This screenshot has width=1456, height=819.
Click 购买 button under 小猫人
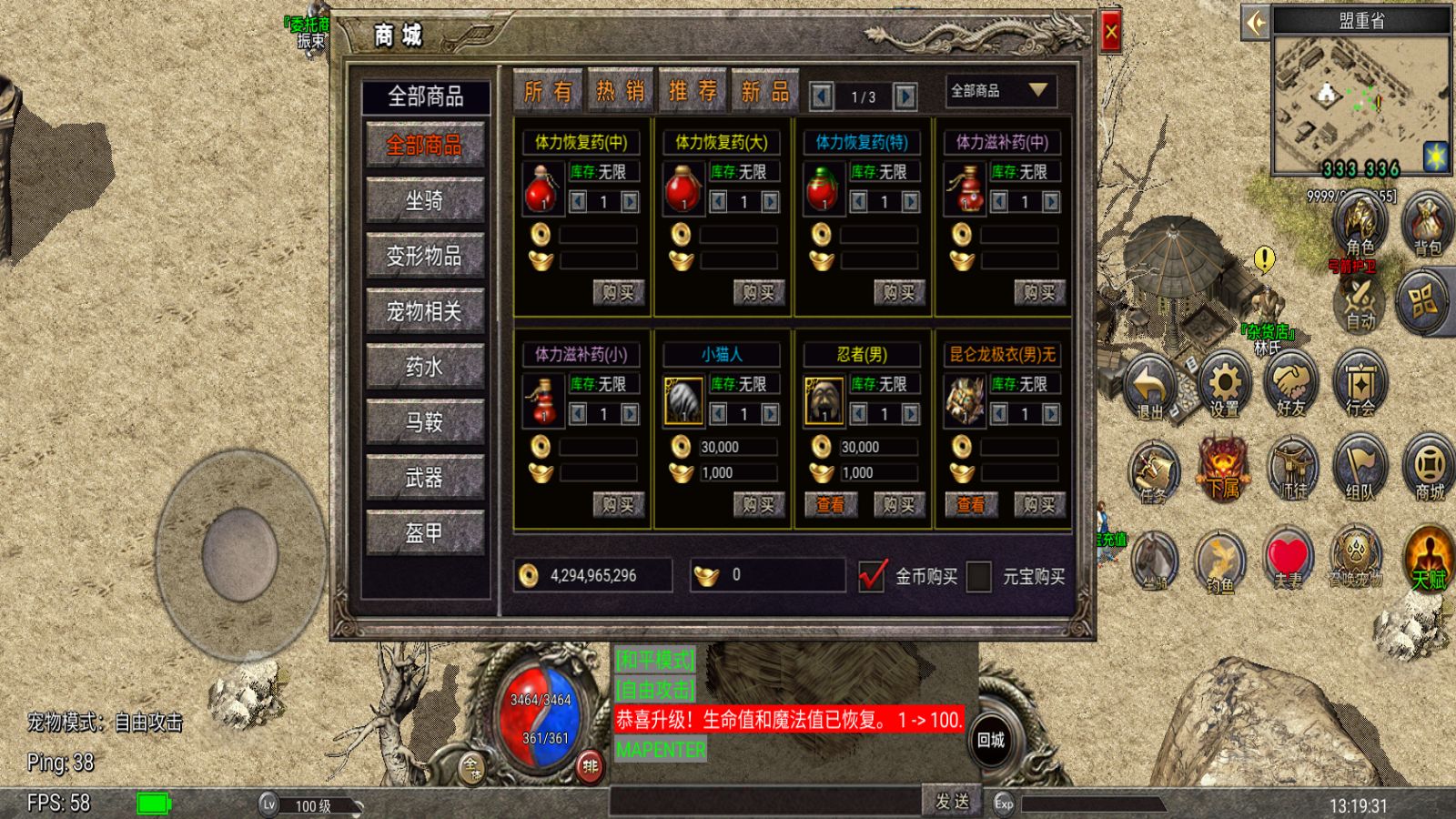[762, 504]
